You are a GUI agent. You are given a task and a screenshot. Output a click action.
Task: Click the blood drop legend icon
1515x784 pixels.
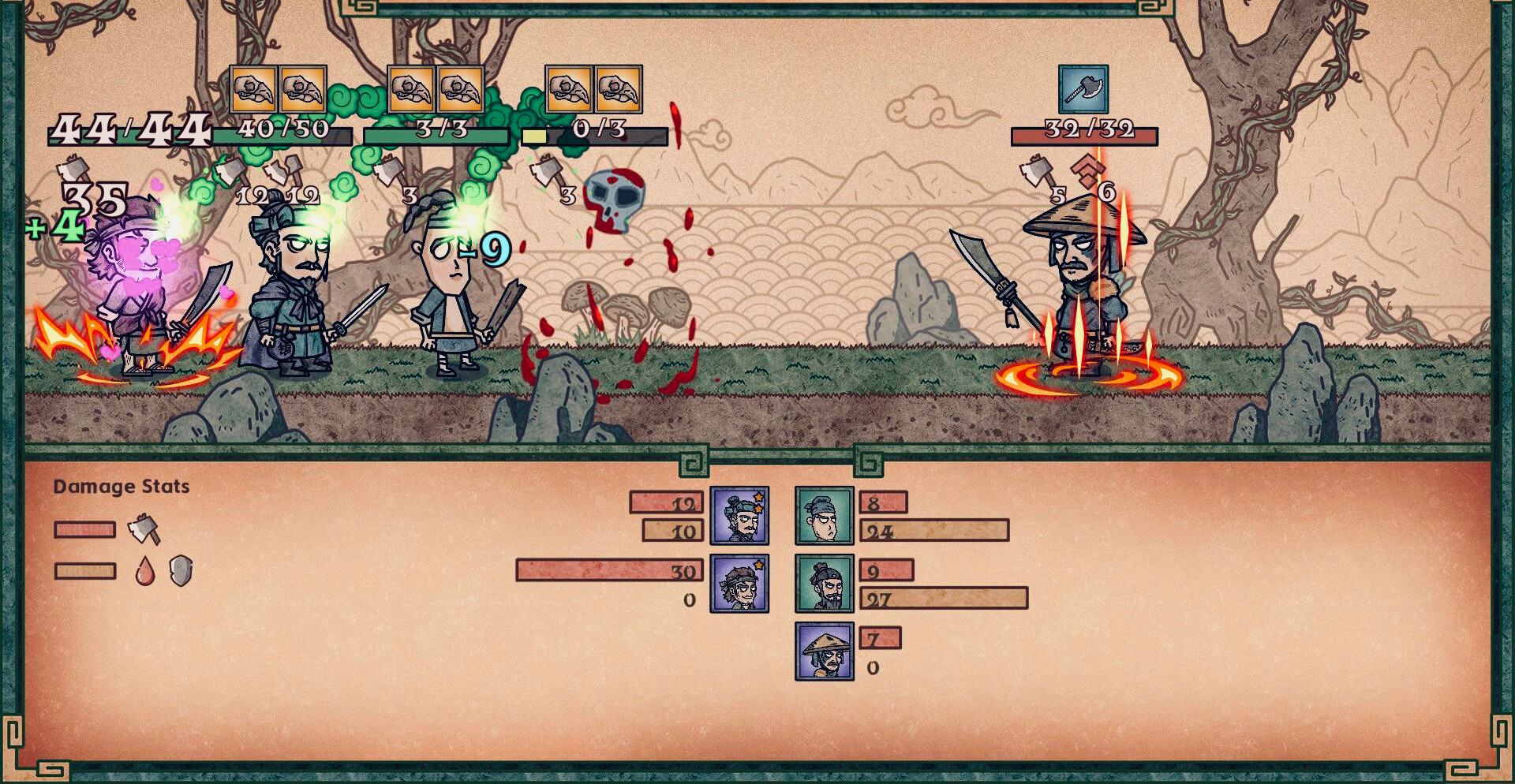coord(145,571)
